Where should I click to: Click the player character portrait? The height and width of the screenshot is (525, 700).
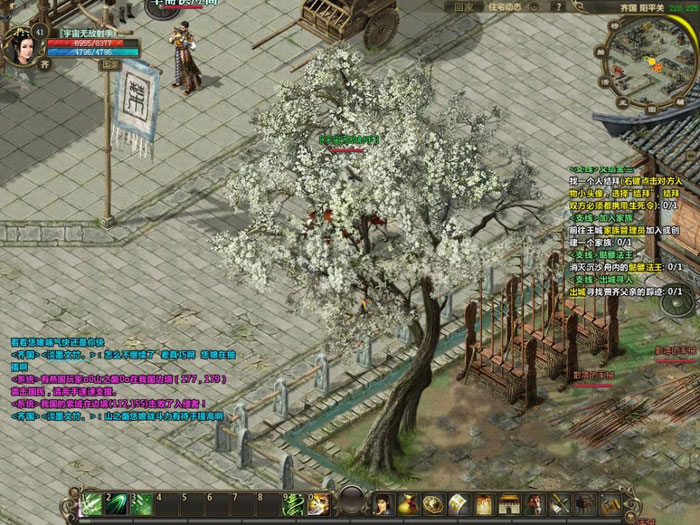pyautogui.click(x=22, y=47)
